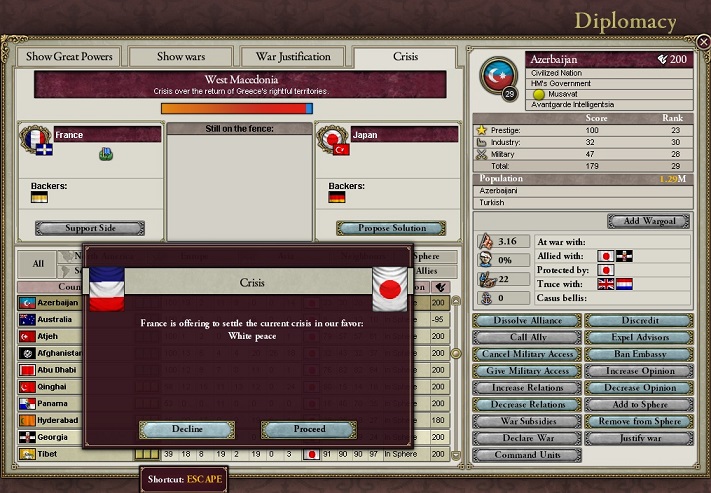Viewport: 711px width, 493px height.
Task: Switch to Show Great Powers tab
Action: click(x=69, y=57)
